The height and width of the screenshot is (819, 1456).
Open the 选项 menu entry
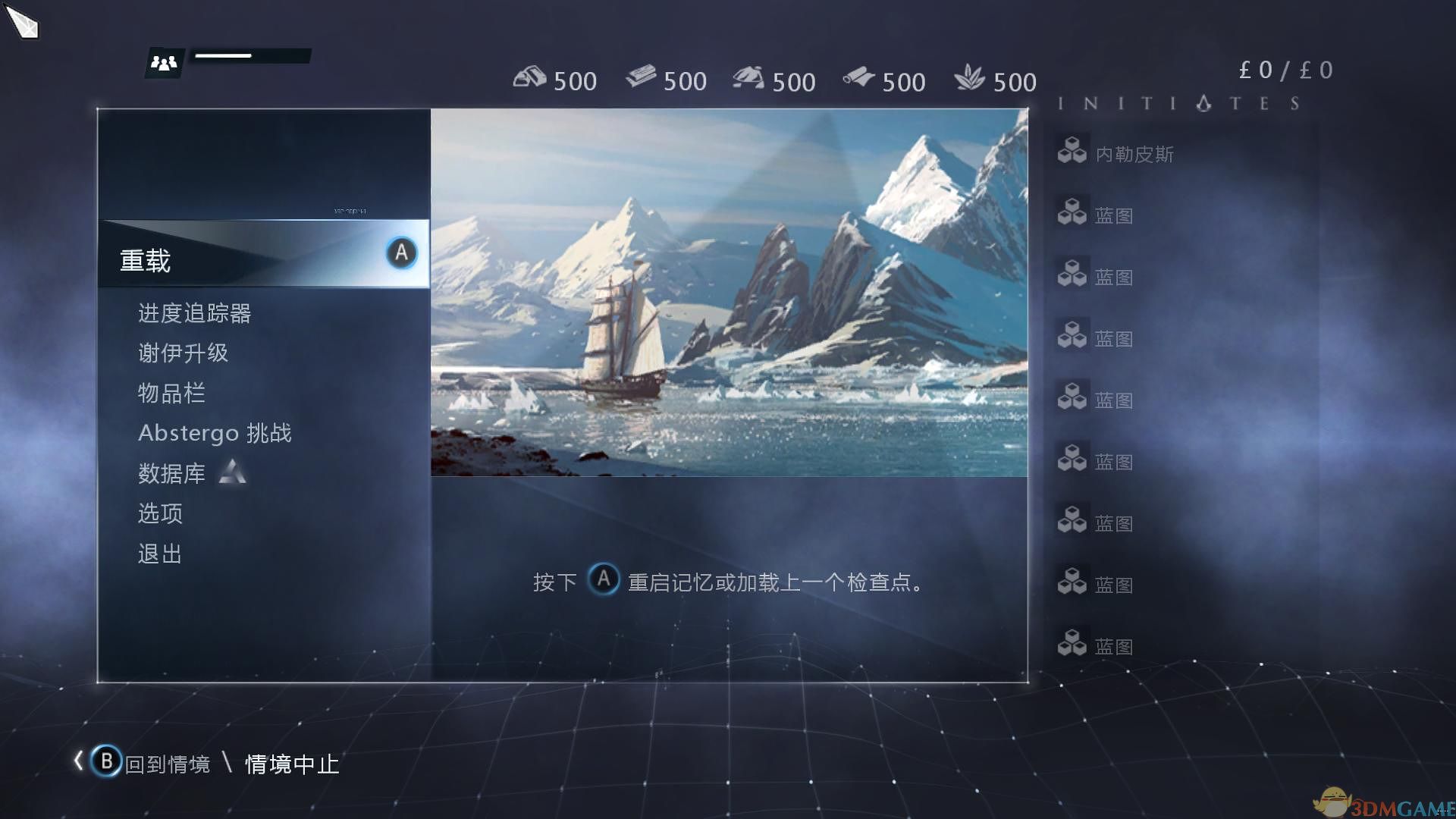(159, 513)
